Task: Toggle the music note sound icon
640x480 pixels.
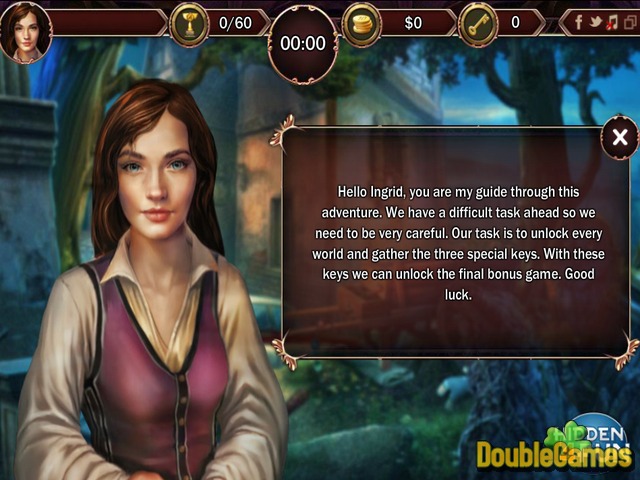Action: coord(611,21)
